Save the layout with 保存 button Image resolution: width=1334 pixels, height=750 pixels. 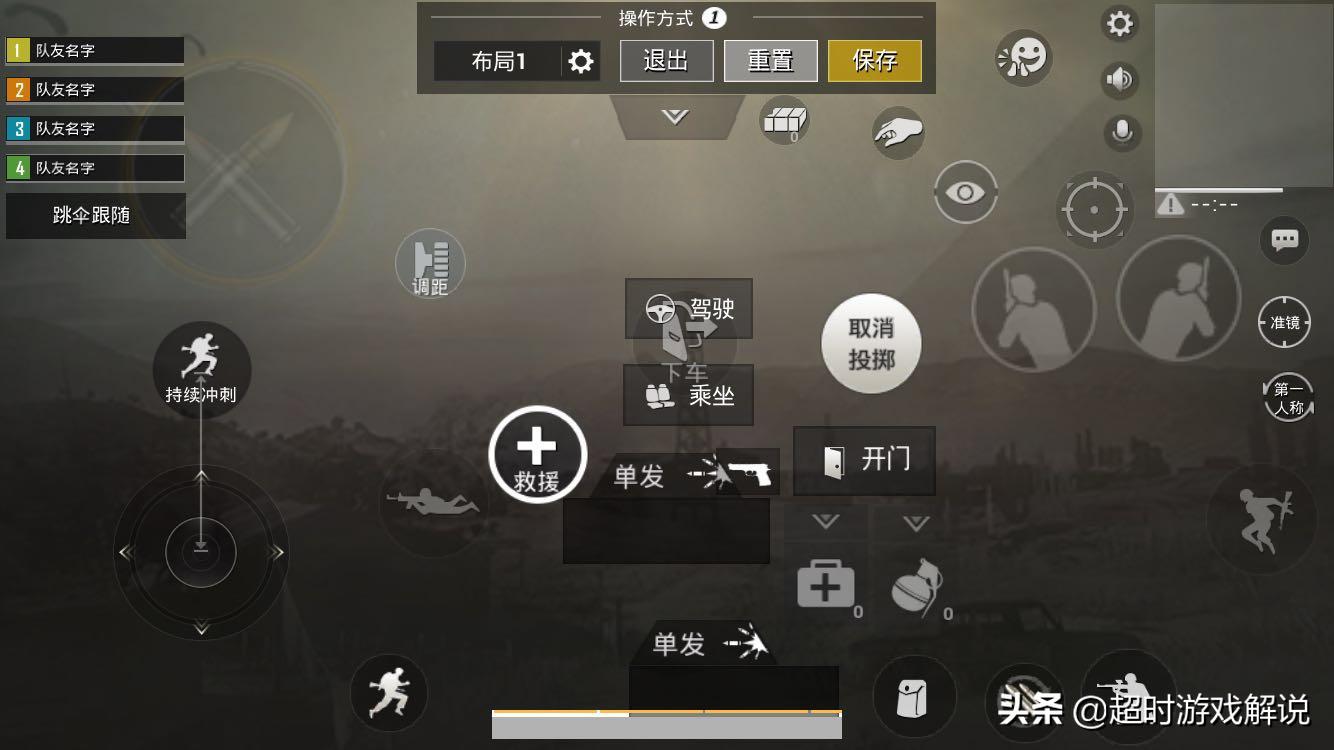874,60
